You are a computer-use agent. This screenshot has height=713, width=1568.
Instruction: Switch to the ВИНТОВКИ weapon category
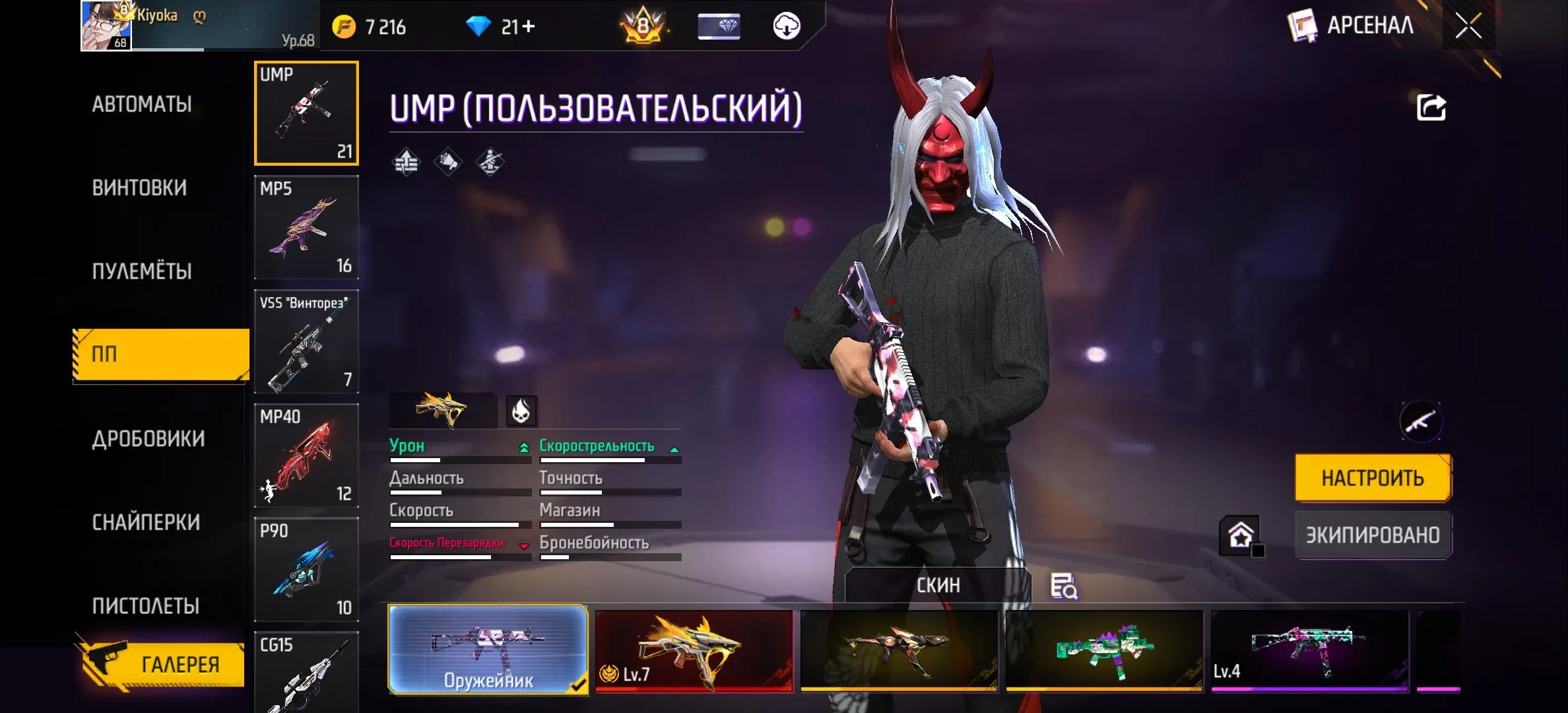pos(141,187)
